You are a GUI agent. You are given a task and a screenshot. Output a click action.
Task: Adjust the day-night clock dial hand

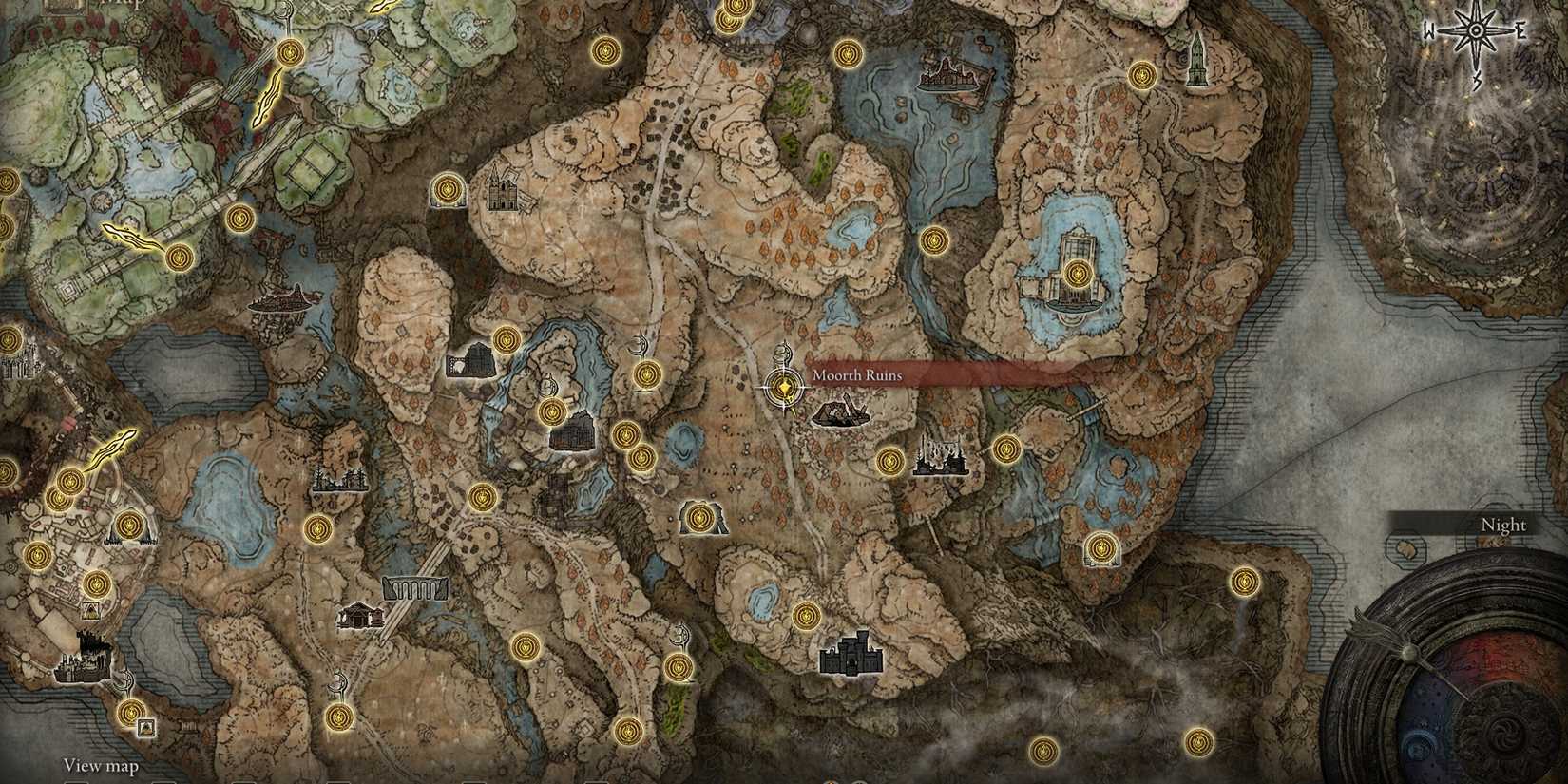coord(1406,656)
